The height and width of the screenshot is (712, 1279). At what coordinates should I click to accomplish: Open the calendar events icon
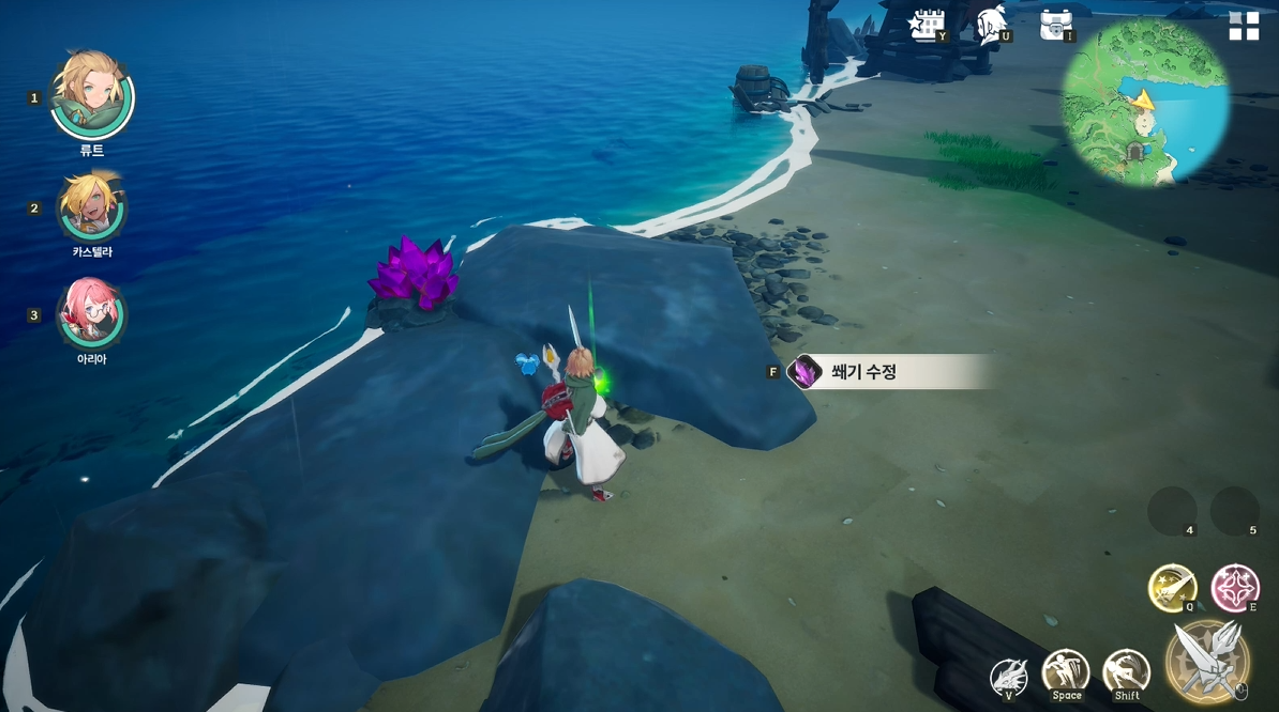pos(927,25)
